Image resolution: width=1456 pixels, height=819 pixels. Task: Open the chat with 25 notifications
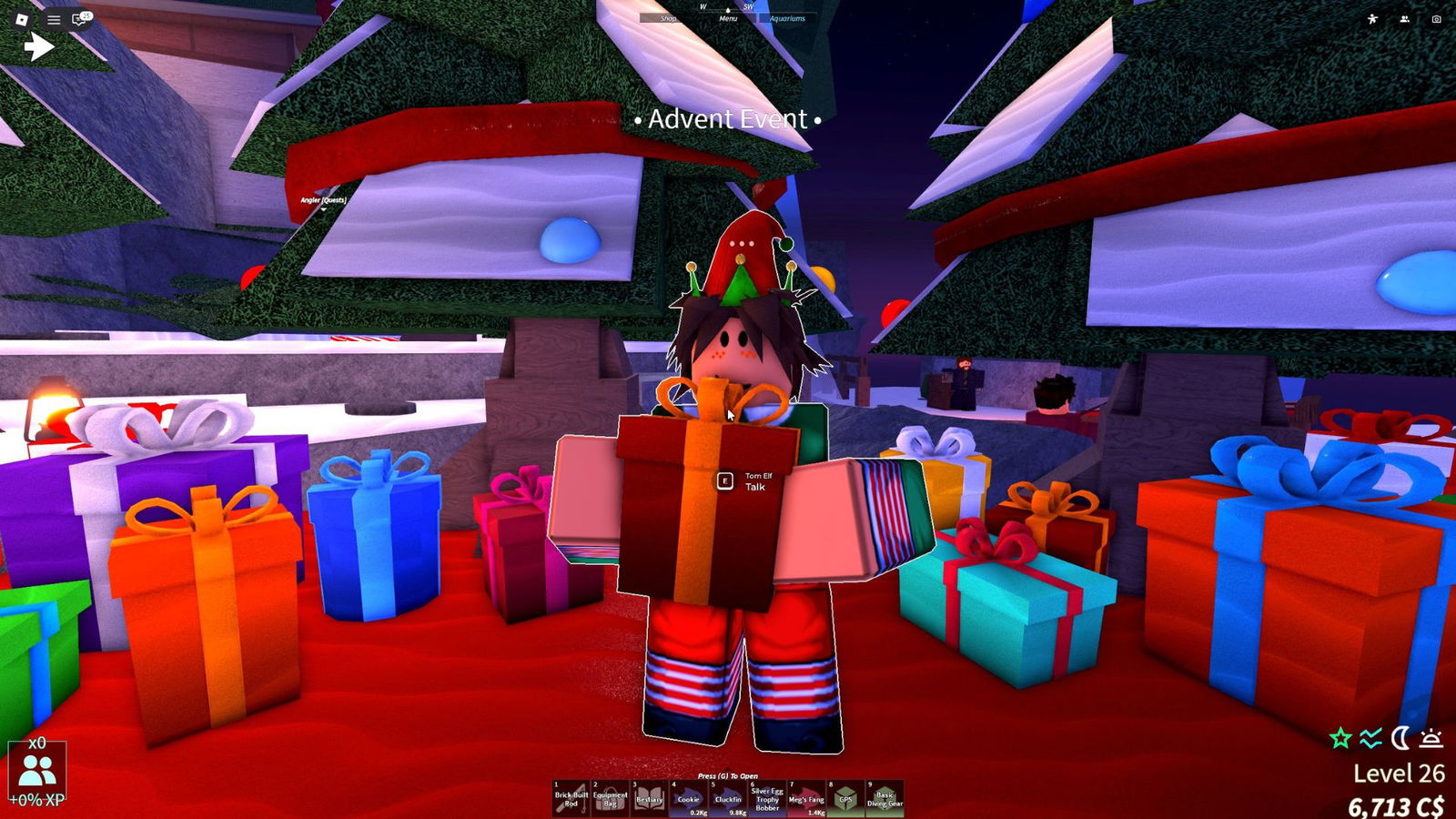(79, 18)
